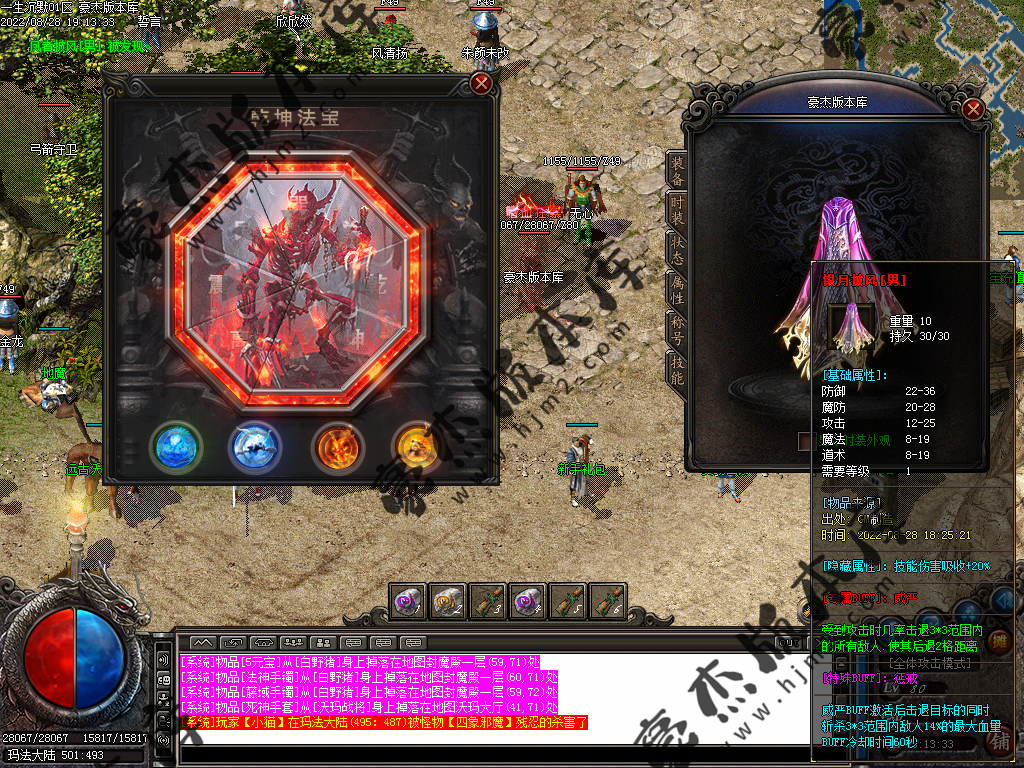Choose the blue ice dragon orb
1024x768 pixels.
click(x=255, y=447)
